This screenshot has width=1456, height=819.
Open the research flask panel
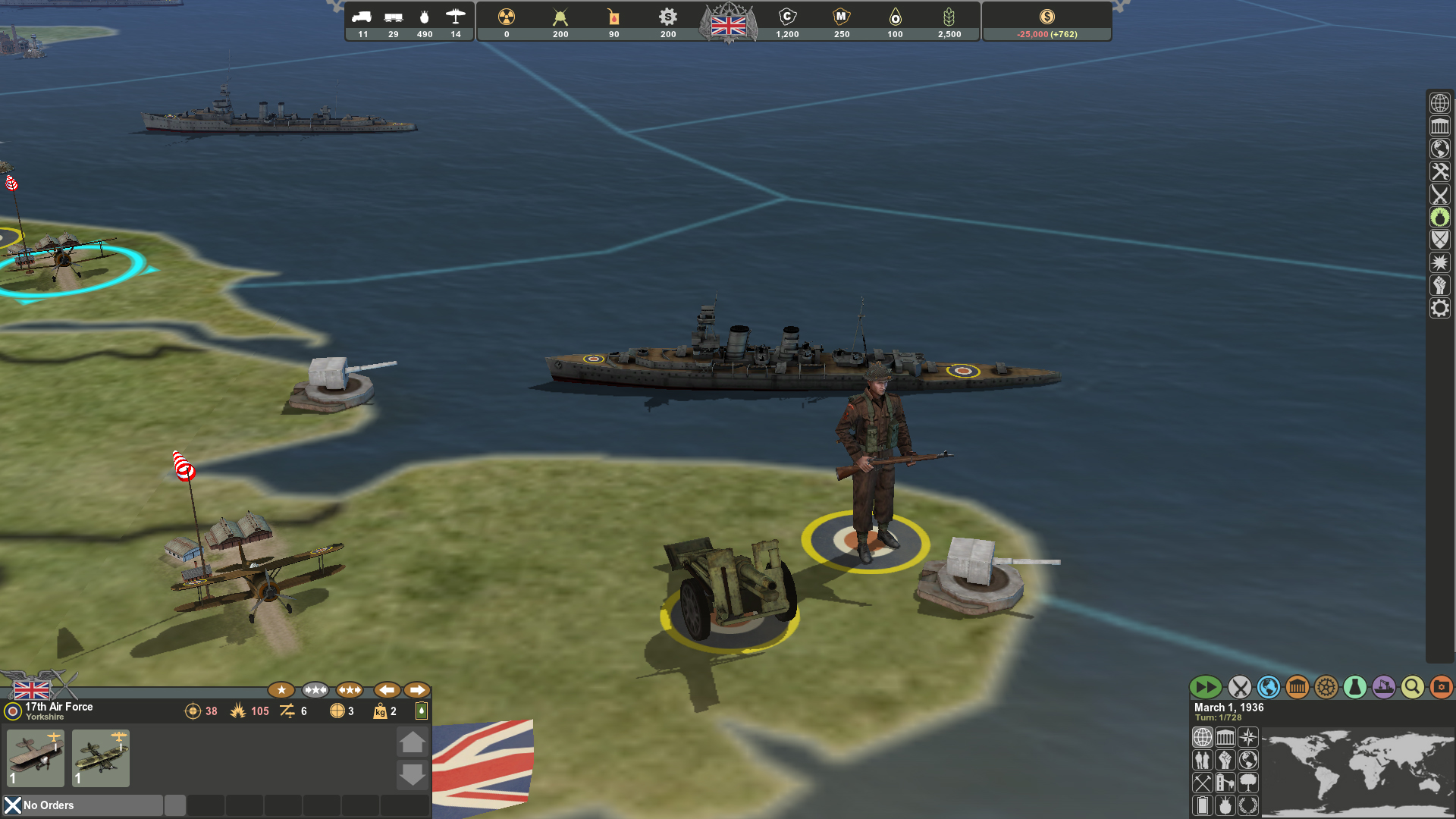point(1354,688)
